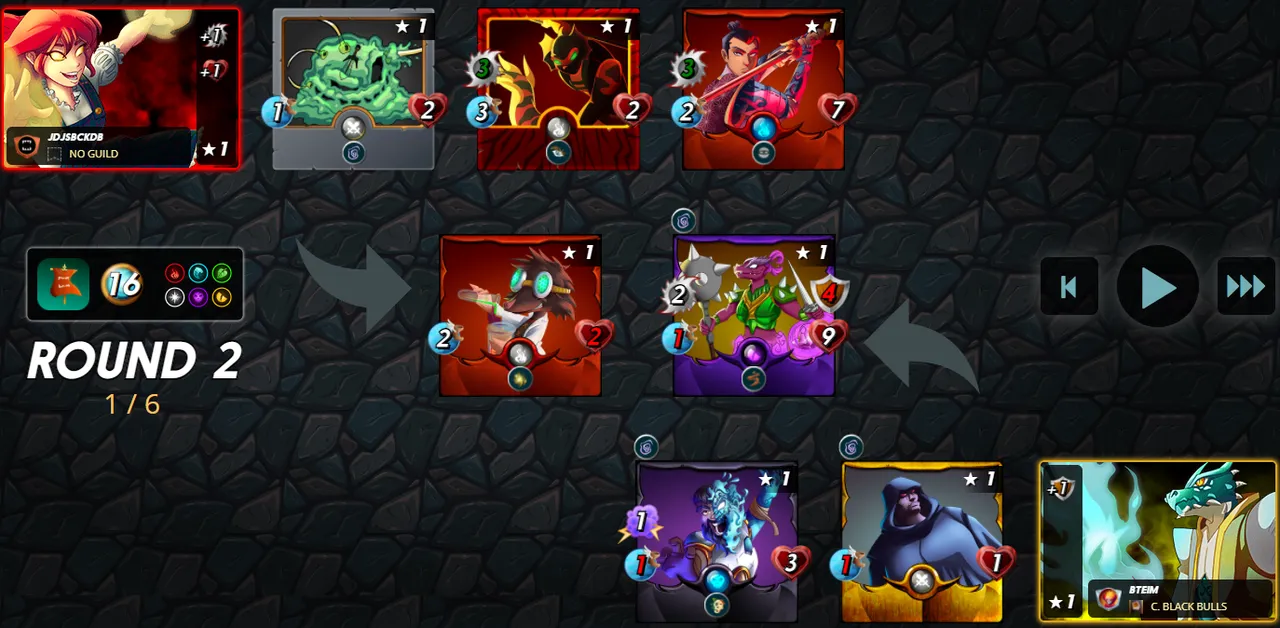Open the dragon summoner card BTEIM

[1158, 540]
